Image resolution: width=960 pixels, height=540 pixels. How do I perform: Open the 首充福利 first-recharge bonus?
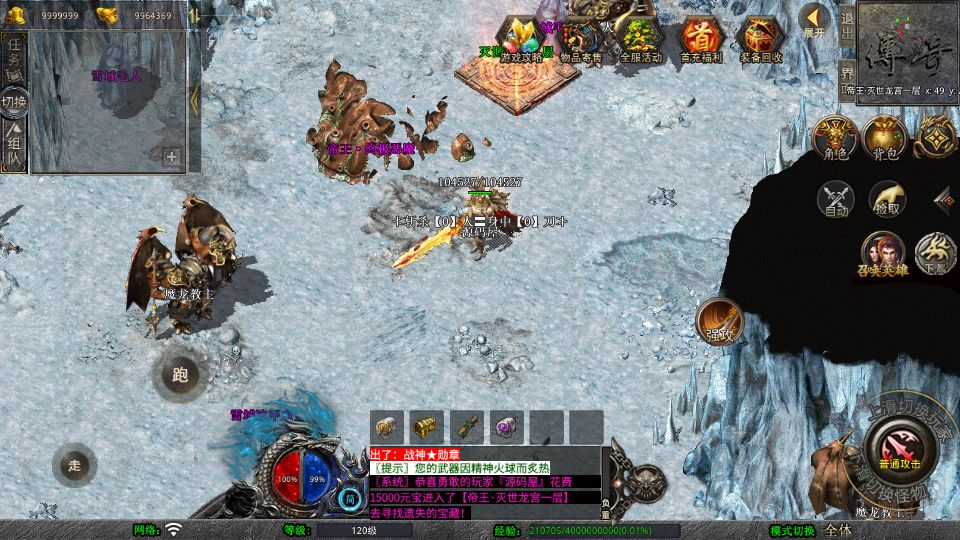[699, 40]
